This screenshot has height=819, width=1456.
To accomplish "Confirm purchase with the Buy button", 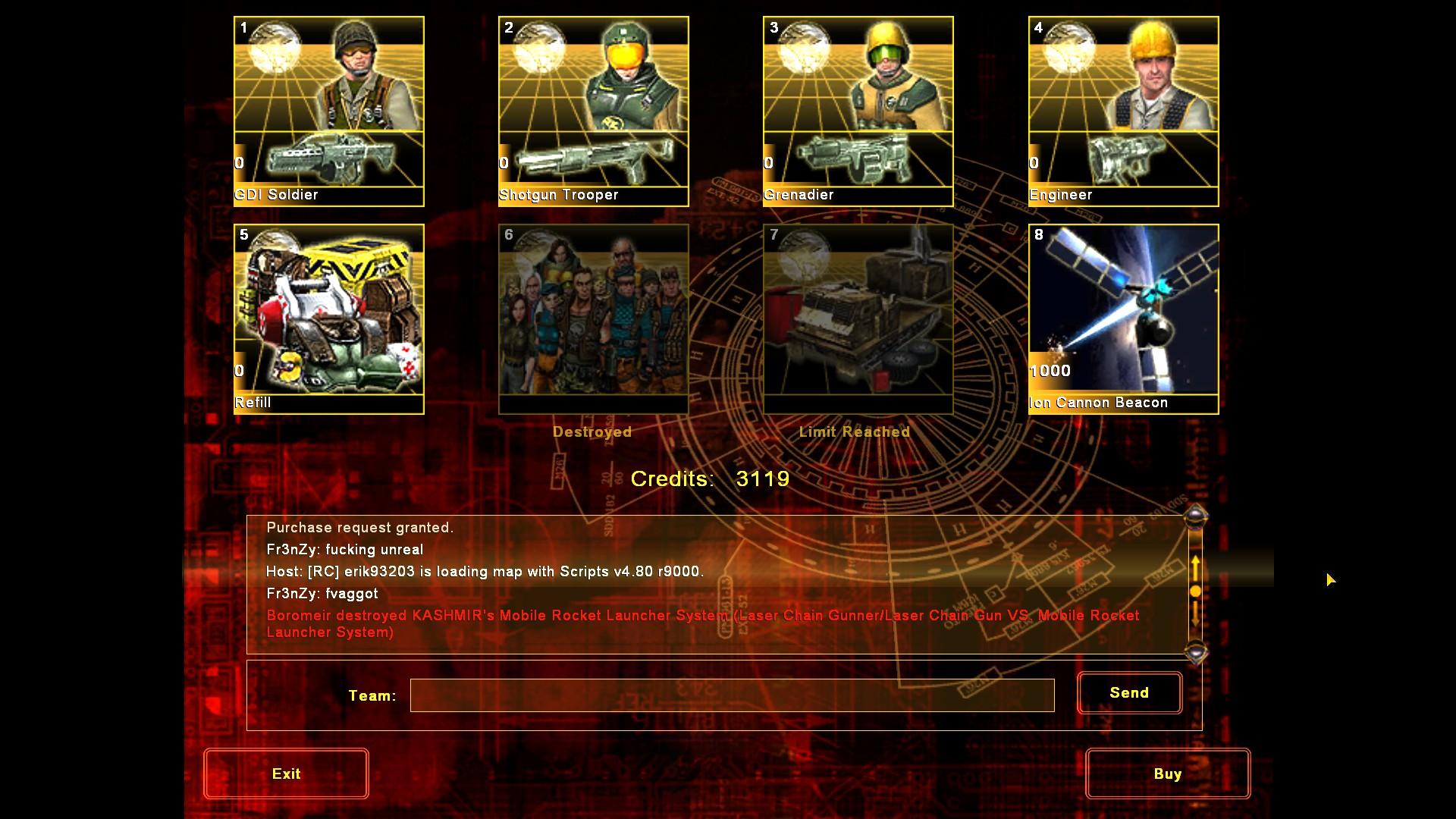I will pyautogui.click(x=1167, y=773).
